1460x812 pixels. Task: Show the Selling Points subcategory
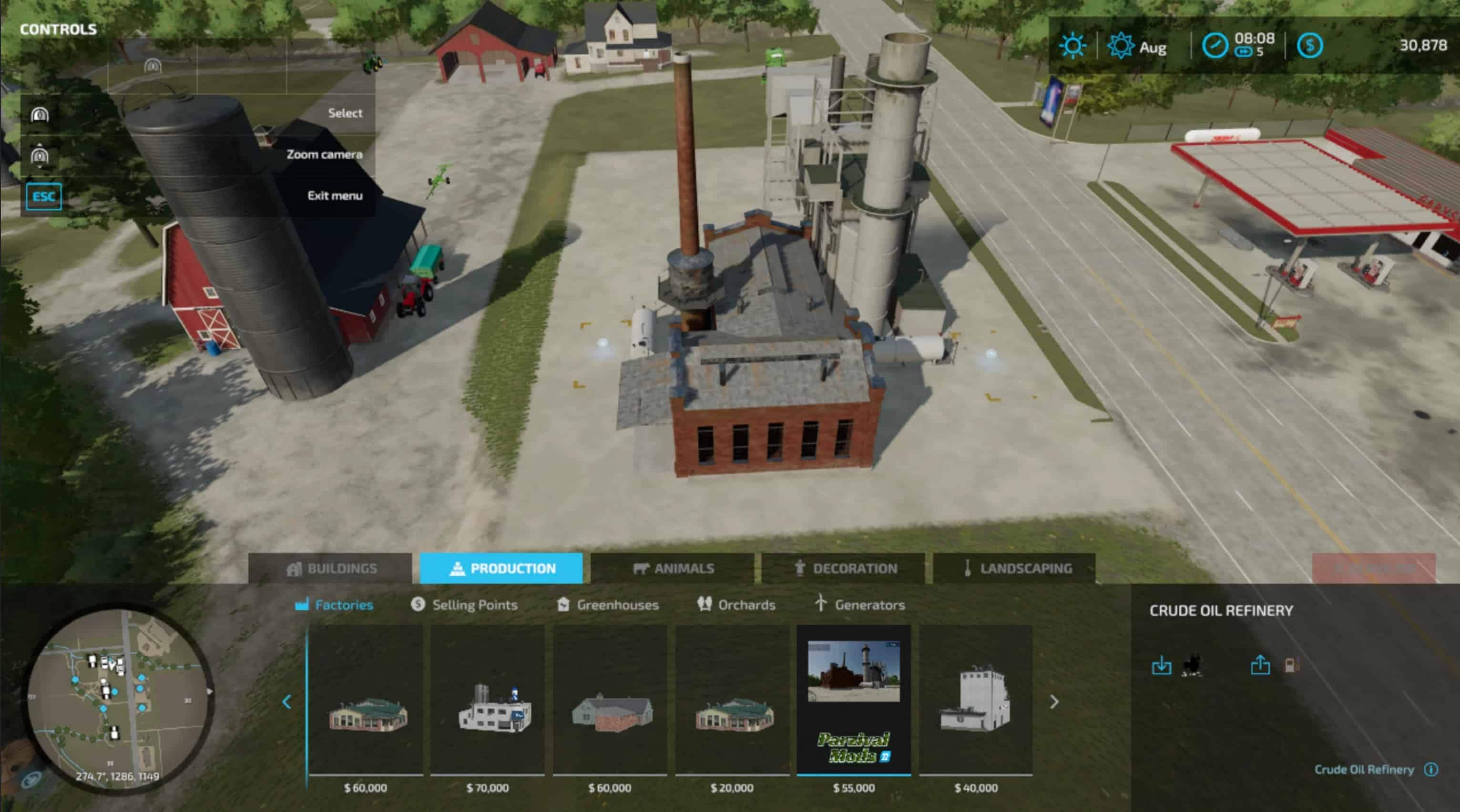[464, 605]
